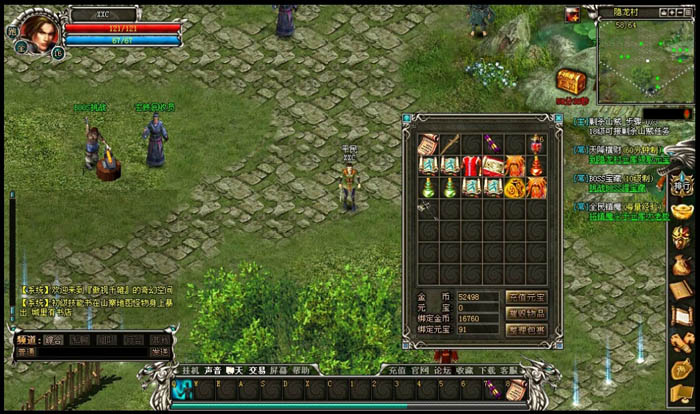Open the 帮助 help menu entry
The height and width of the screenshot is (414, 700).
[x=301, y=370]
